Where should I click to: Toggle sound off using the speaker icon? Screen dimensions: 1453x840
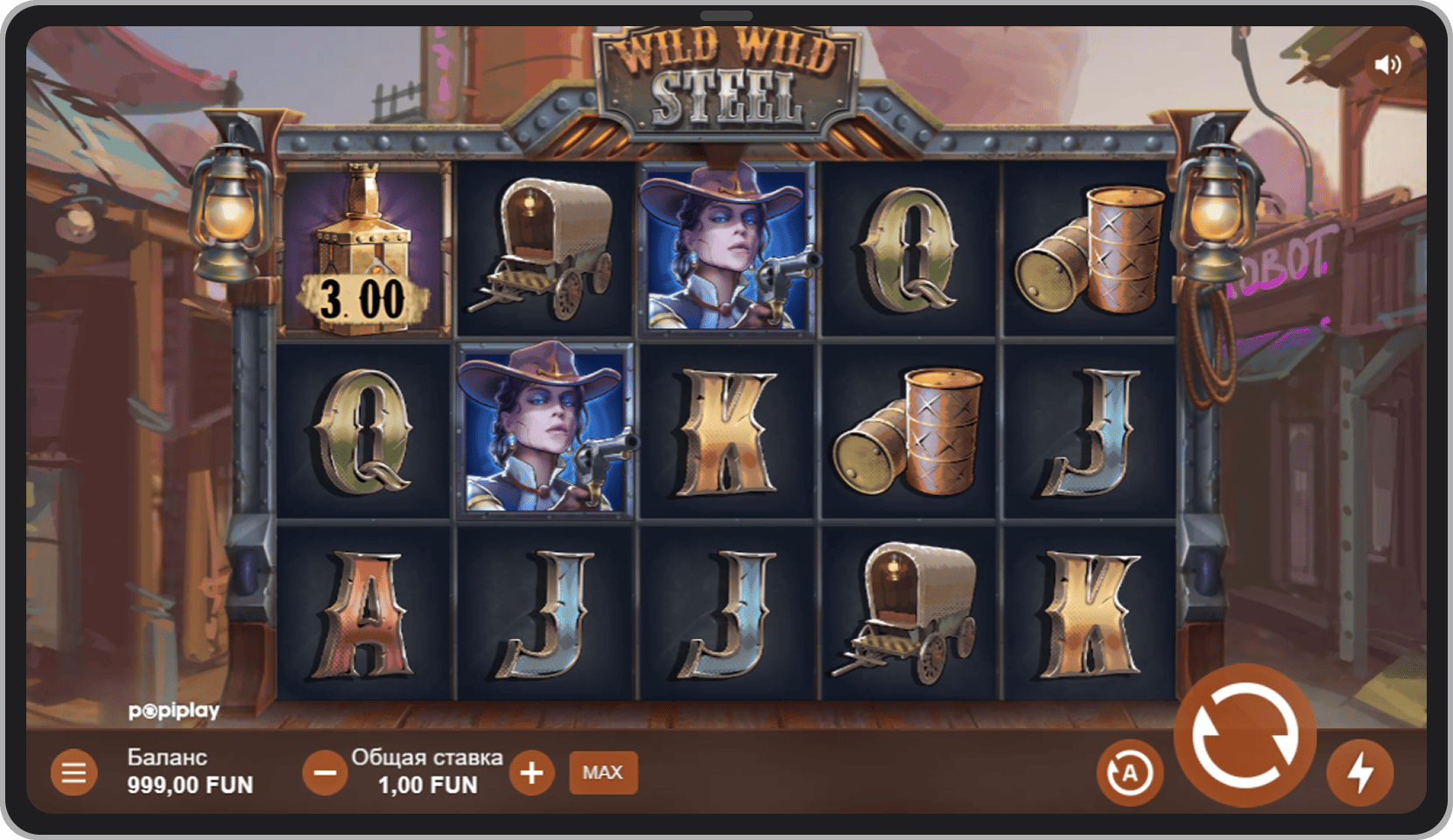[1390, 63]
